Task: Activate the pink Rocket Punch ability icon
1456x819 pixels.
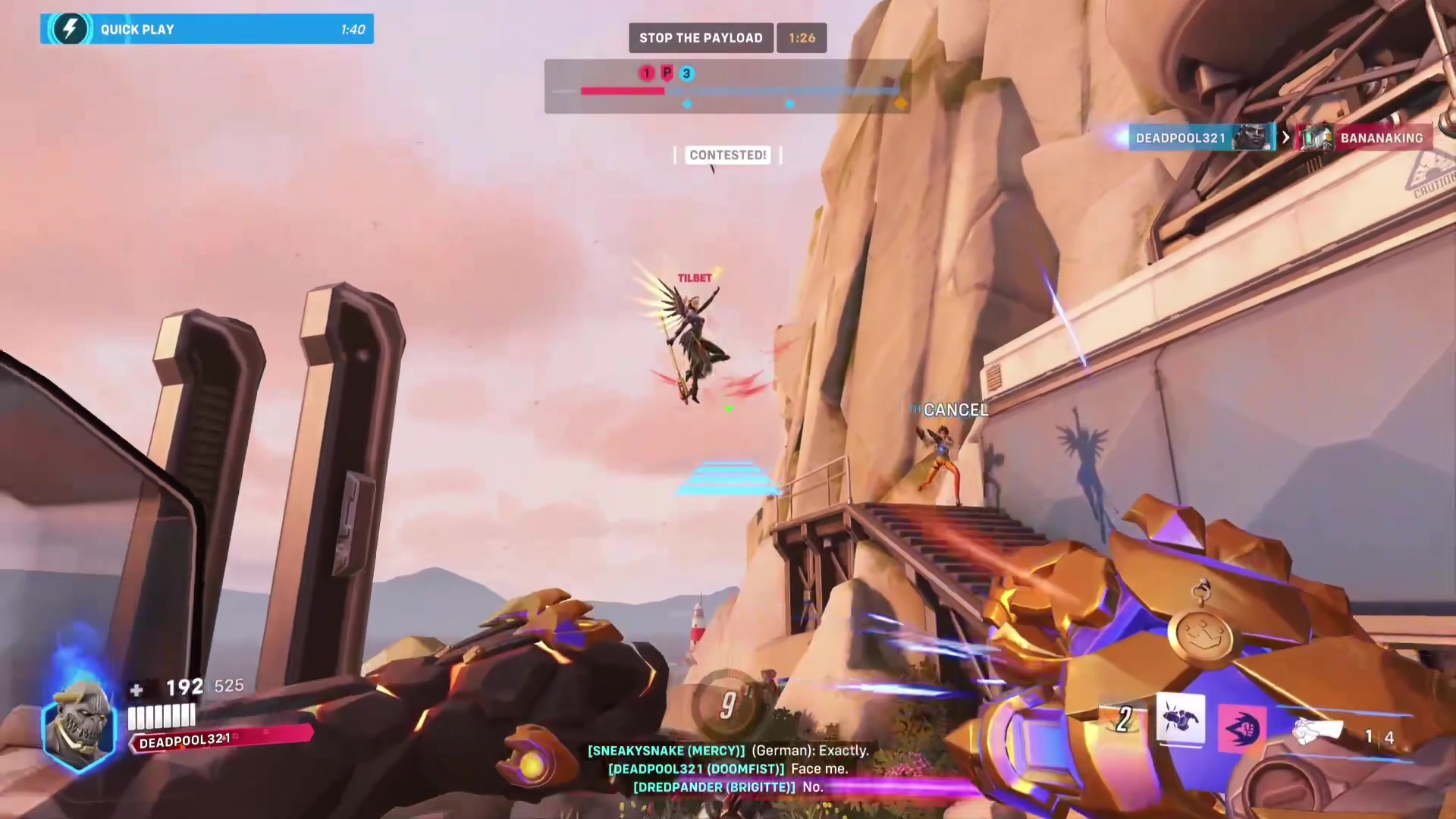Action: tap(1241, 730)
